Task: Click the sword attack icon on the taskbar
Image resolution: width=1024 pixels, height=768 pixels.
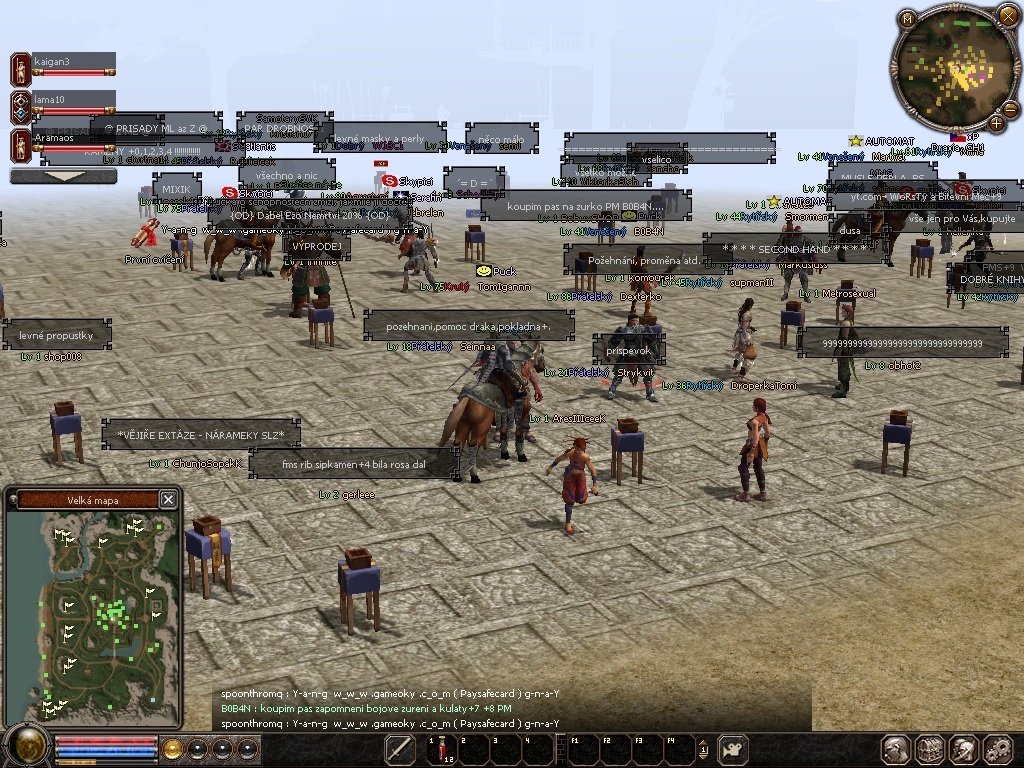Action: coord(401,749)
